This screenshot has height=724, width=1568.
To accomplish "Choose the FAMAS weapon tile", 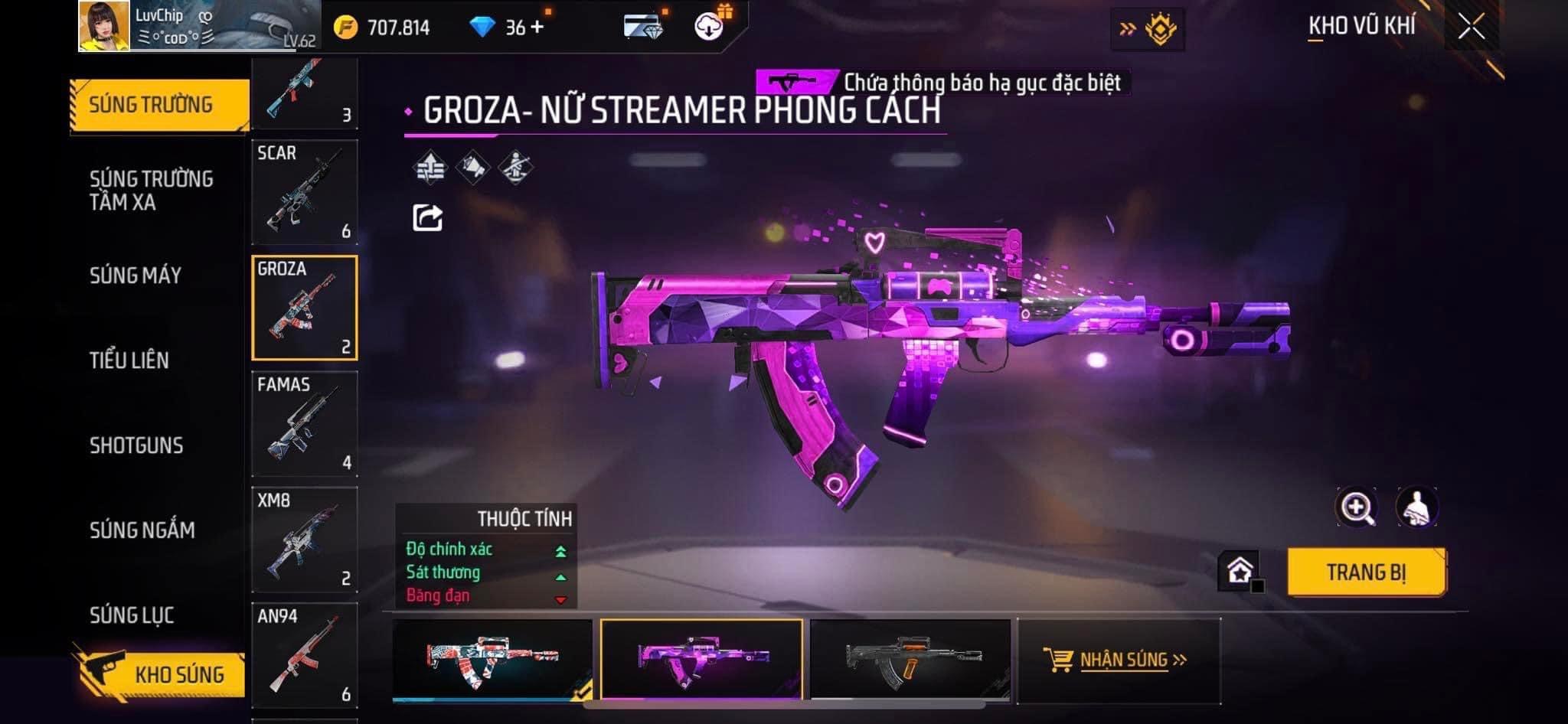I will pyautogui.click(x=305, y=424).
